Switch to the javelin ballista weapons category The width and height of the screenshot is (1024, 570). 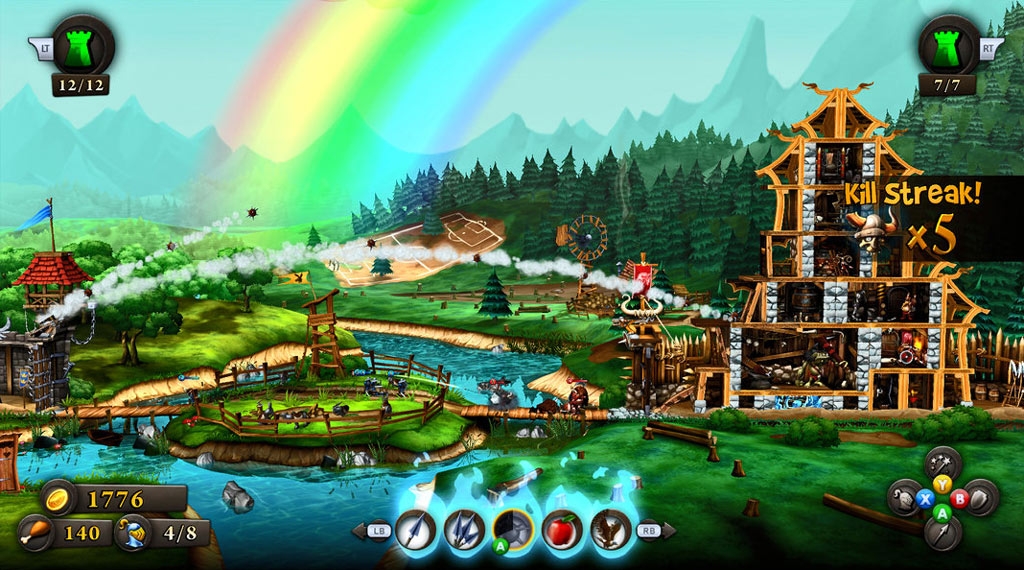point(942,532)
